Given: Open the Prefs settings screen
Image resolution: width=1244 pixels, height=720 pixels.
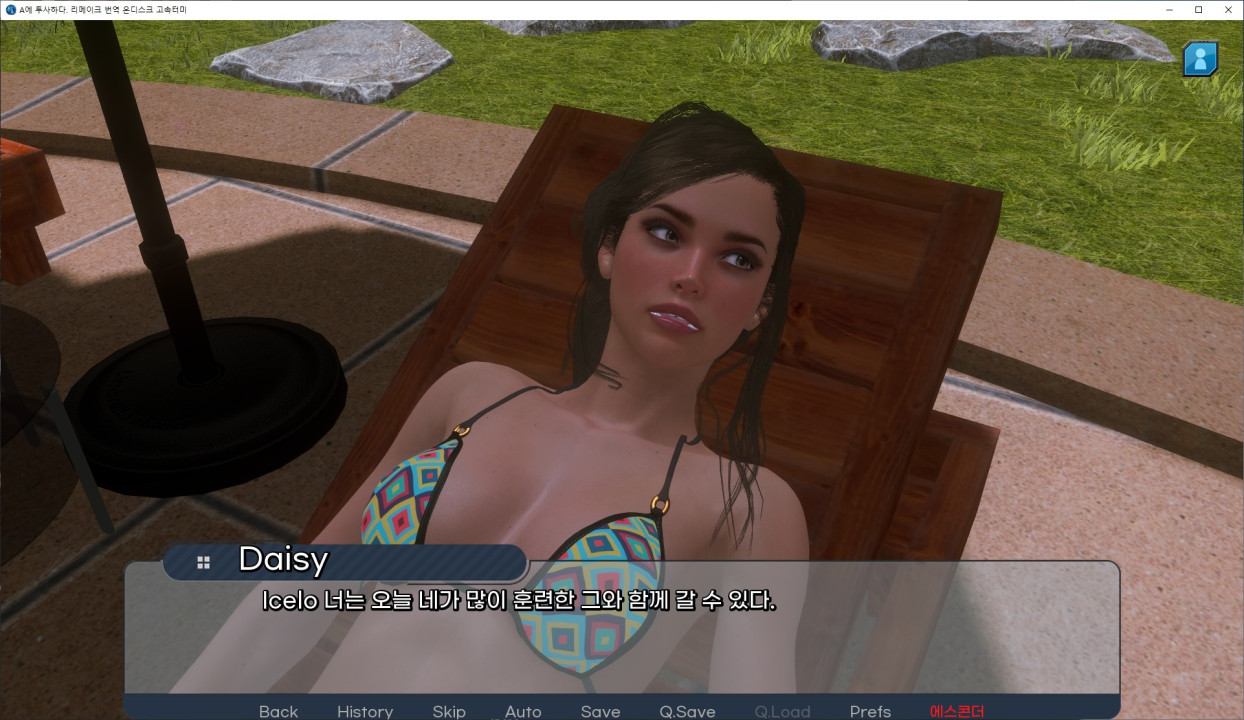Looking at the screenshot, I should (870, 711).
